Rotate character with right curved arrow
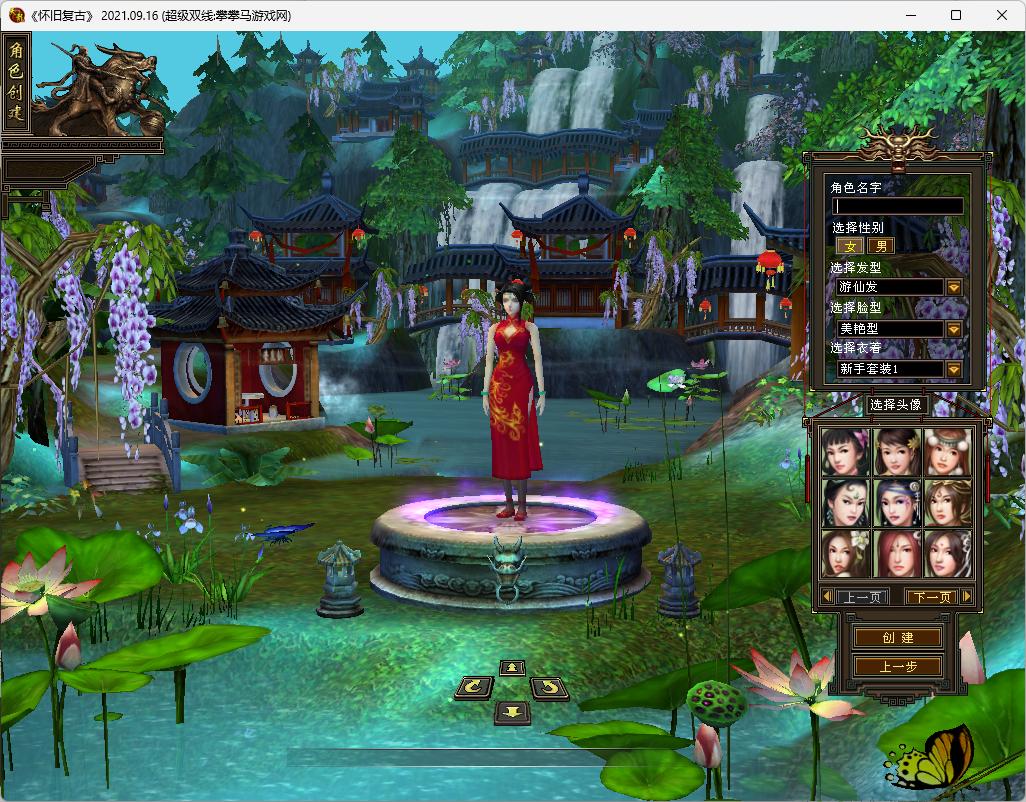 click(549, 687)
